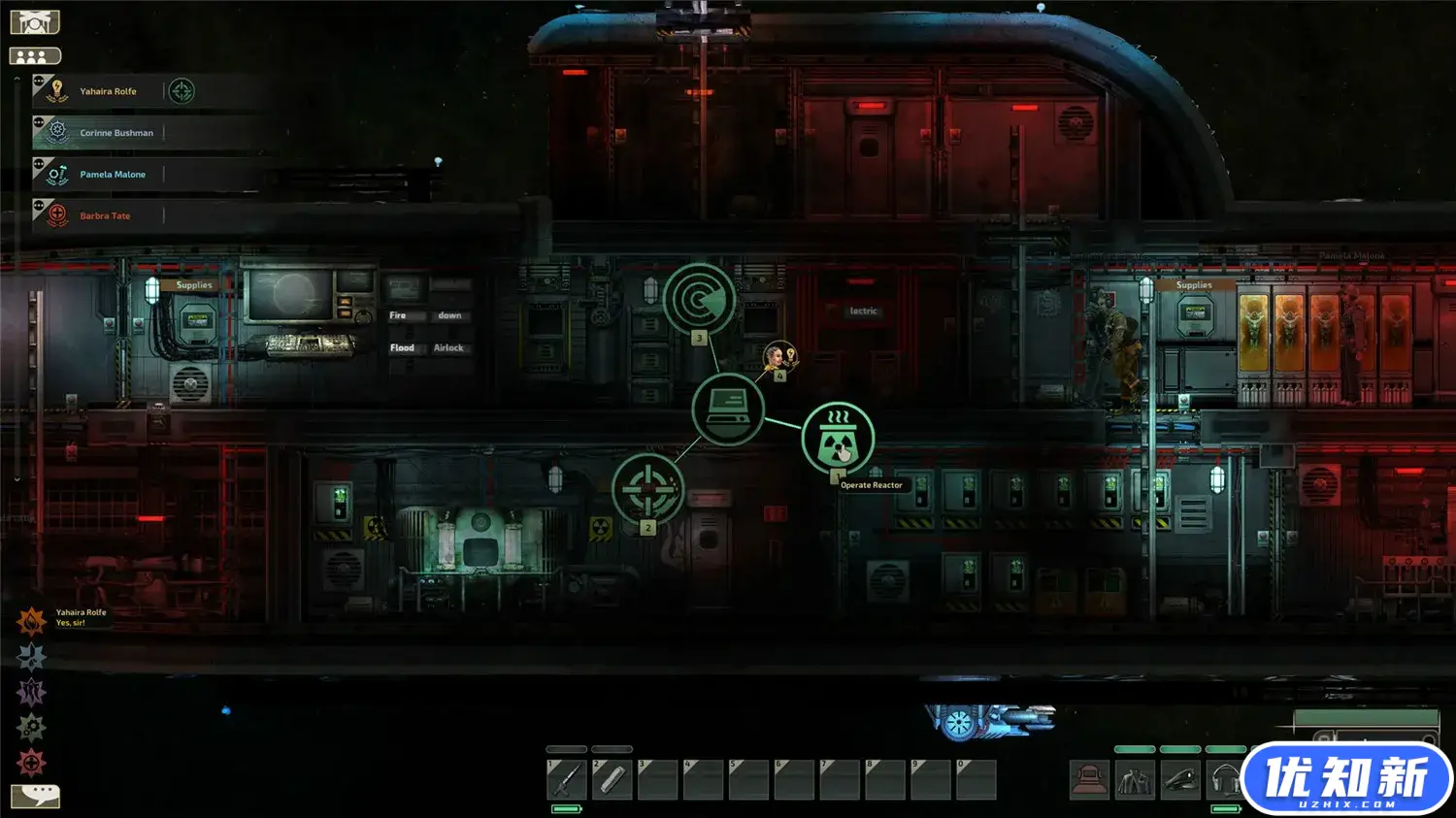Select the Operate Reactor order node
This screenshot has height=818, width=1456.
(838, 439)
